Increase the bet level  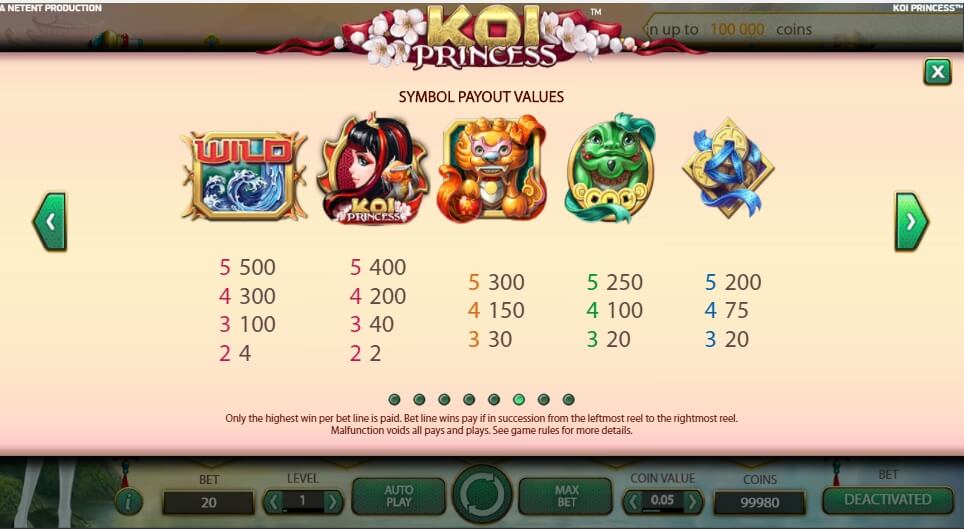(333, 501)
